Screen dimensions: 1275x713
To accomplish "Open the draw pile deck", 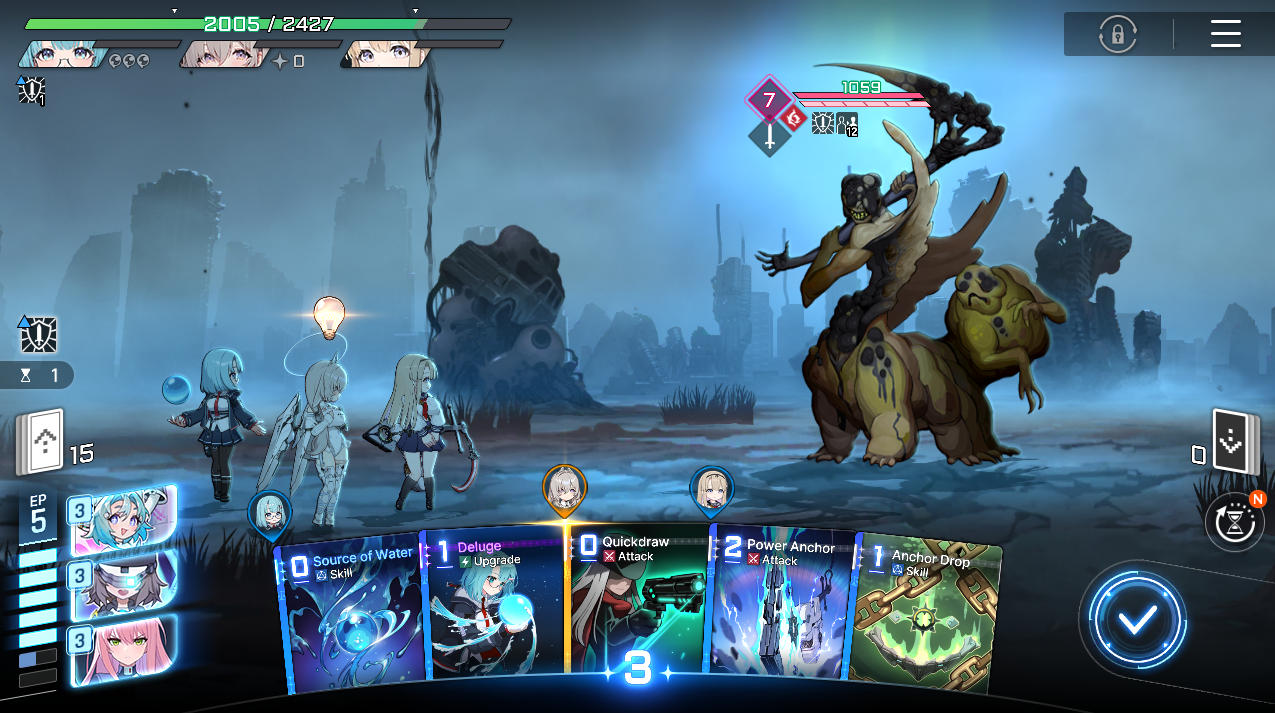I will [x=41, y=442].
